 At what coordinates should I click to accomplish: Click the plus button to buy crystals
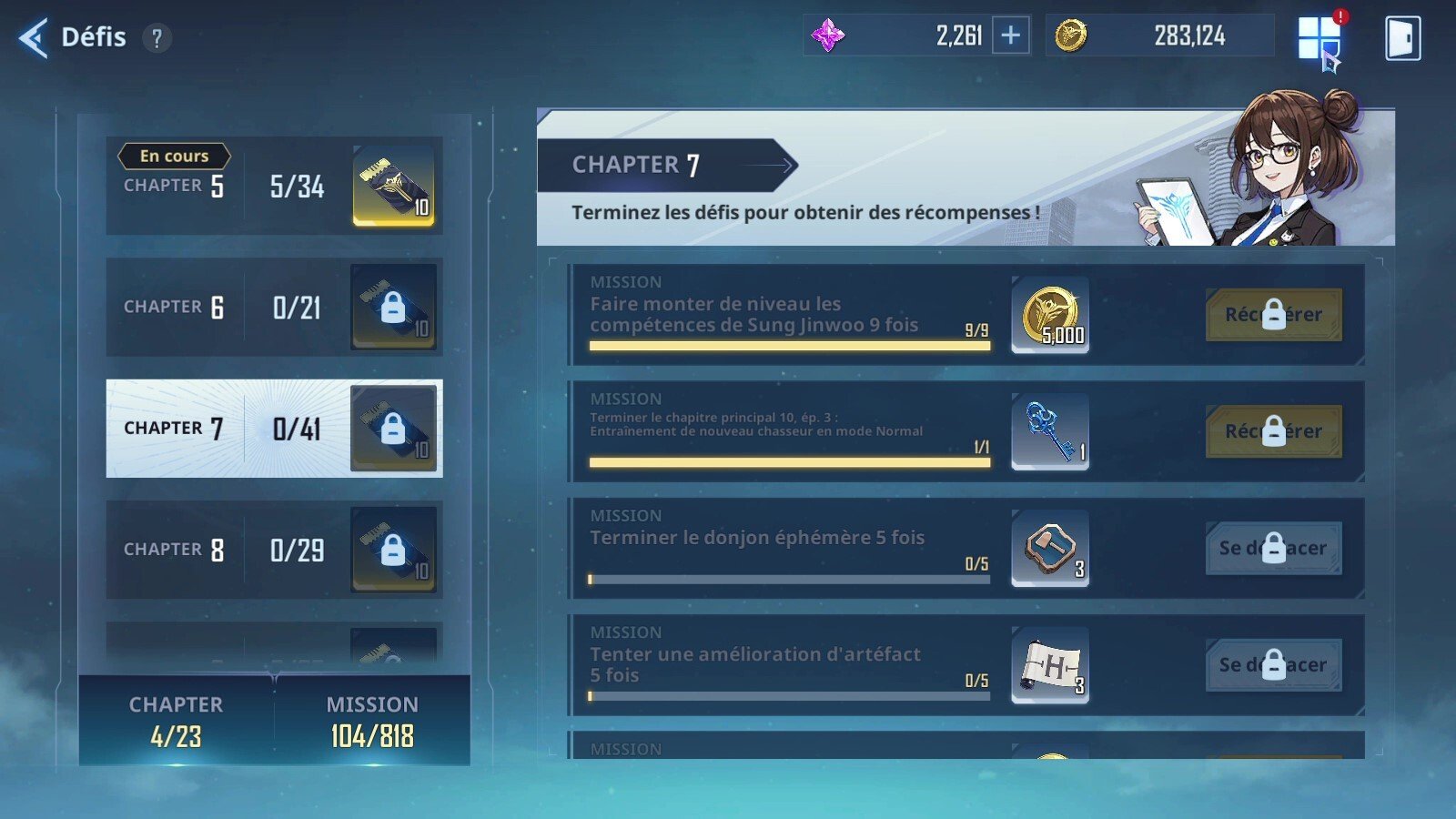point(1010,35)
